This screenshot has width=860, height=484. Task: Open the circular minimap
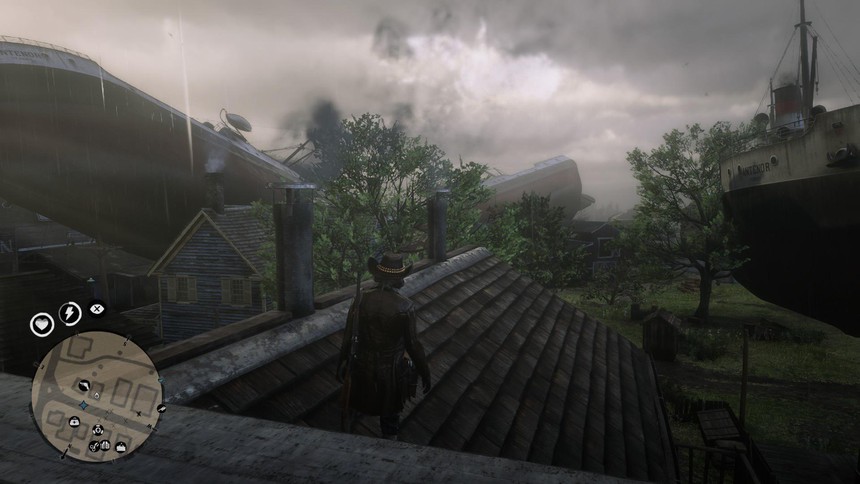point(96,396)
